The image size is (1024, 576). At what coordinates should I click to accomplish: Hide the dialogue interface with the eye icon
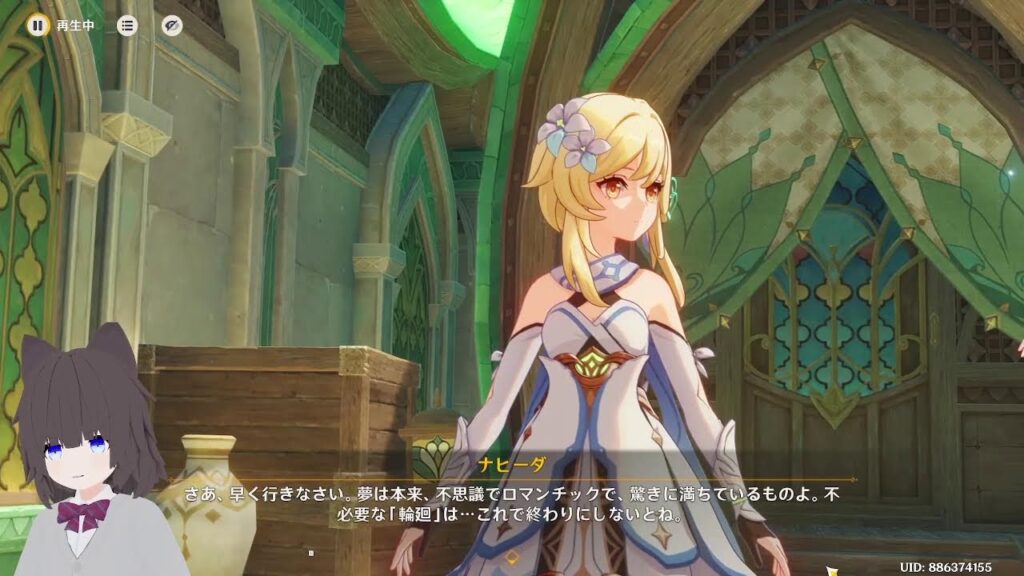[x=172, y=26]
